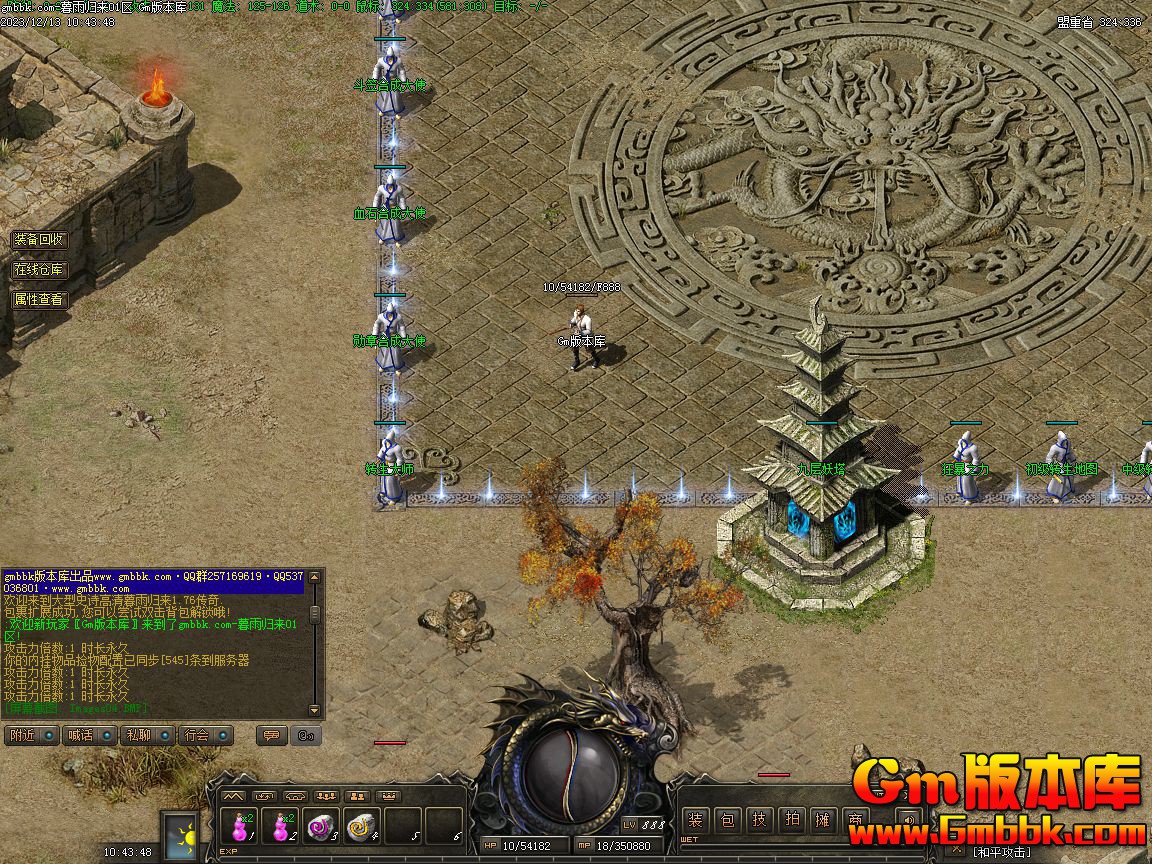Click the chat log scroll-down arrow
The width and height of the screenshot is (1152, 864).
click(x=315, y=707)
